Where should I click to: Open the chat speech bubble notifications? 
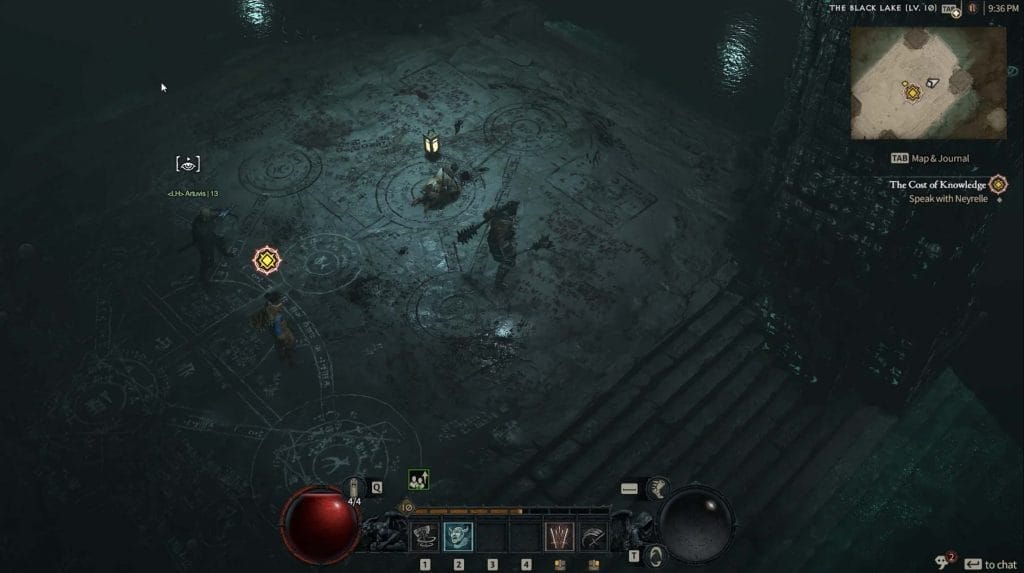pyautogui.click(x=941, y=563)
